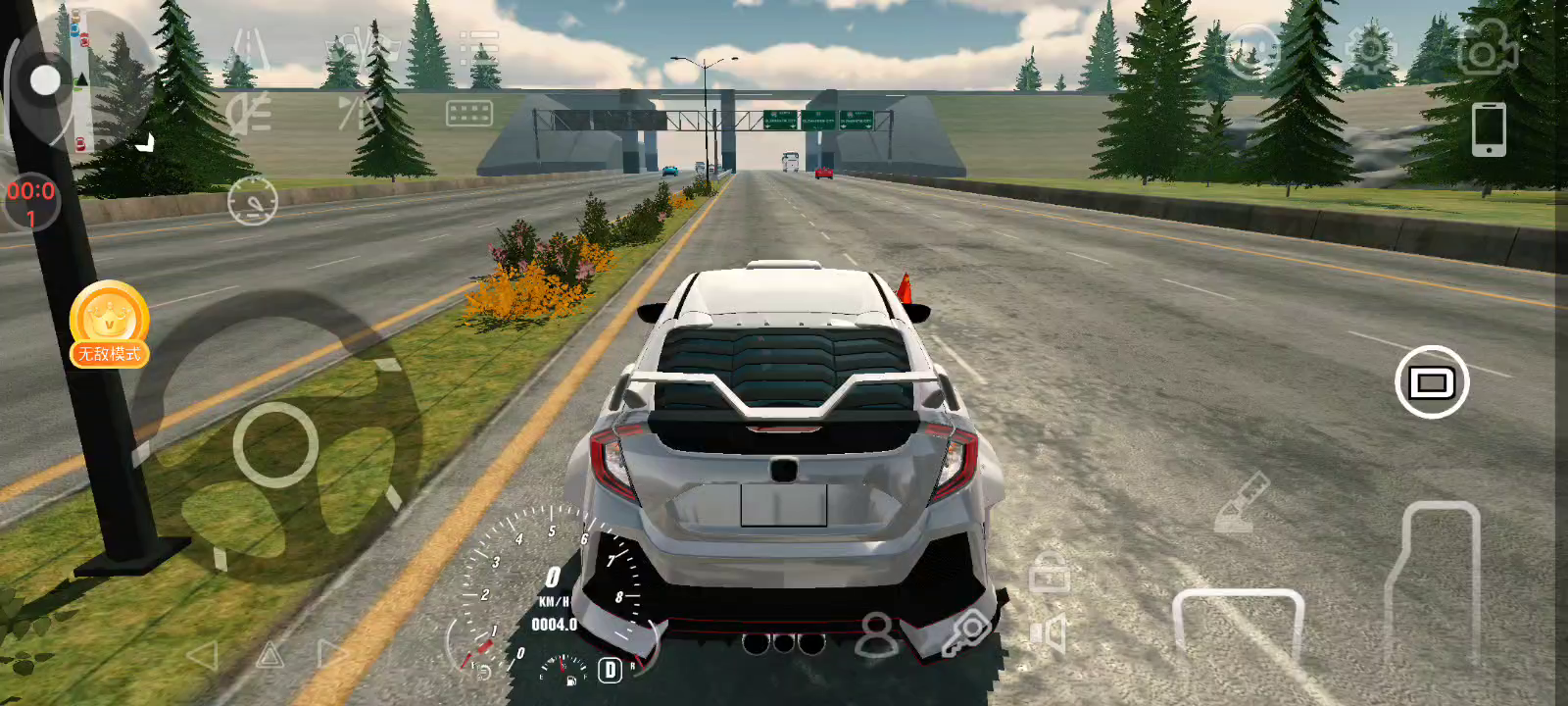Open the list menu icon
This screenshot has height=706, width=1568.
(x=479, y=47)
